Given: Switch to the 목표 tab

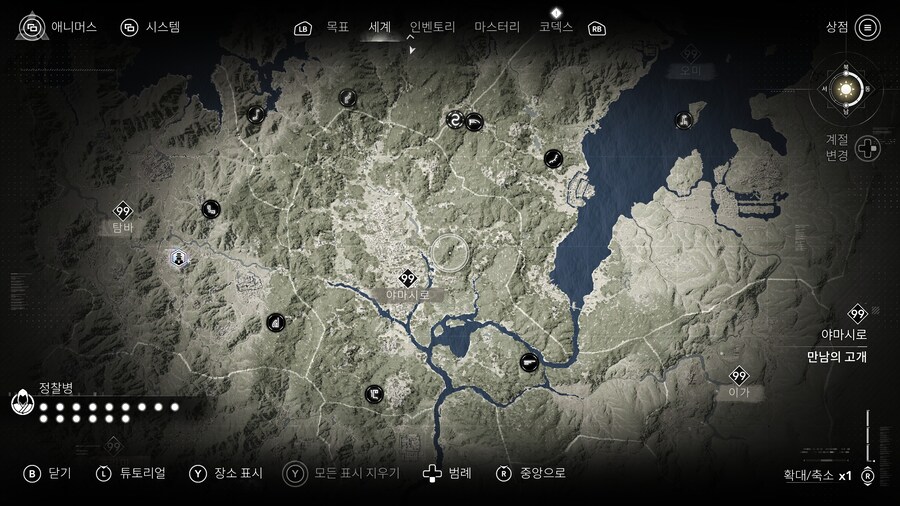Looking at the screenshot, I should (x=337, y=27).
